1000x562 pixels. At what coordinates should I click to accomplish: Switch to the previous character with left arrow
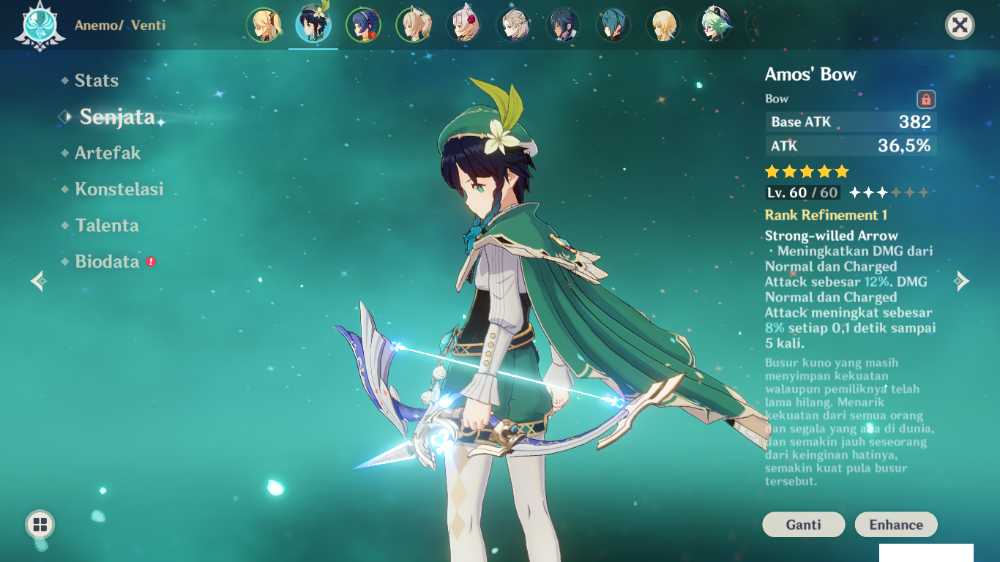click(38, 281)
